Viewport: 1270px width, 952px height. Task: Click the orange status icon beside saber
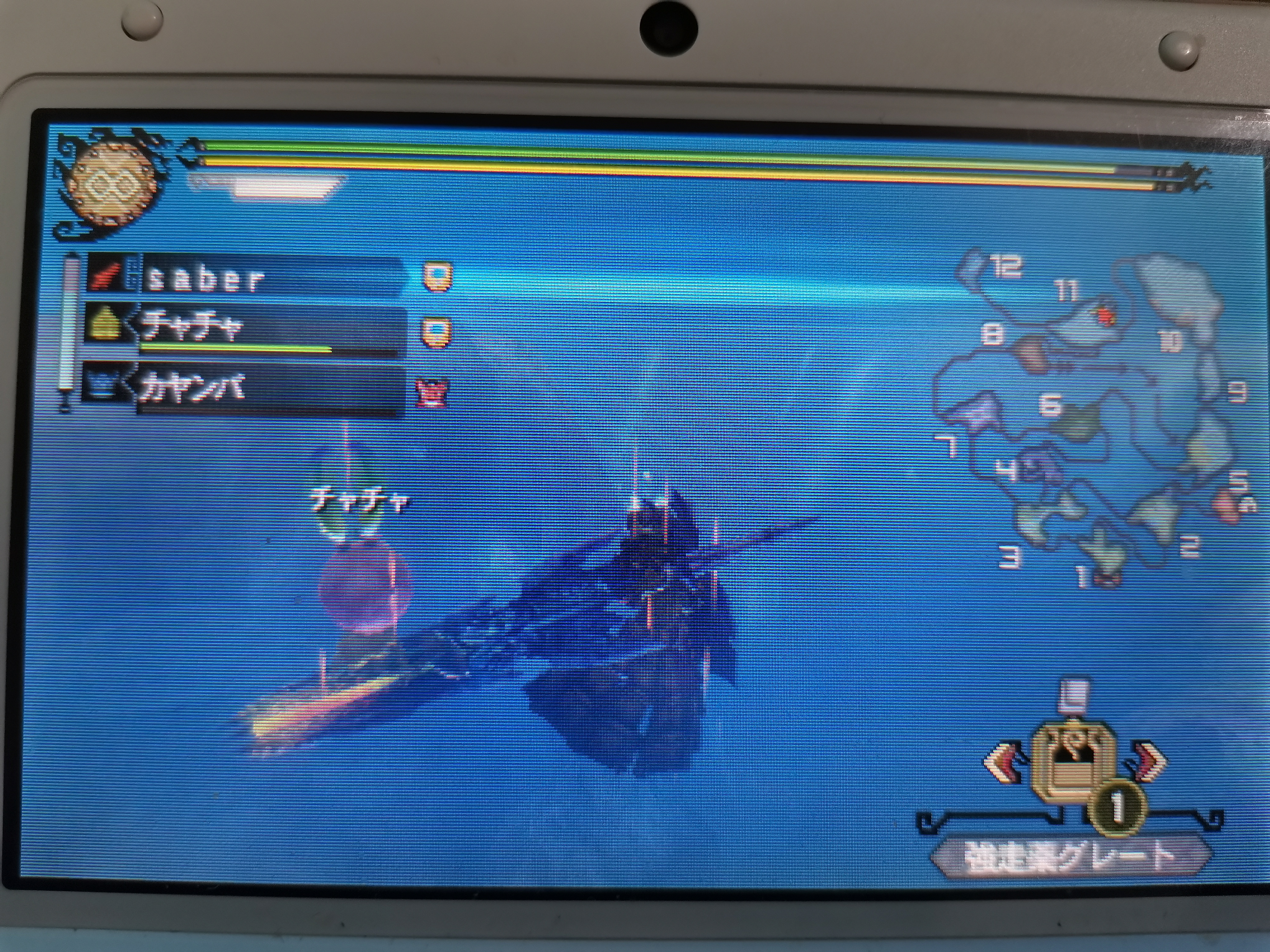pos(438,277)
